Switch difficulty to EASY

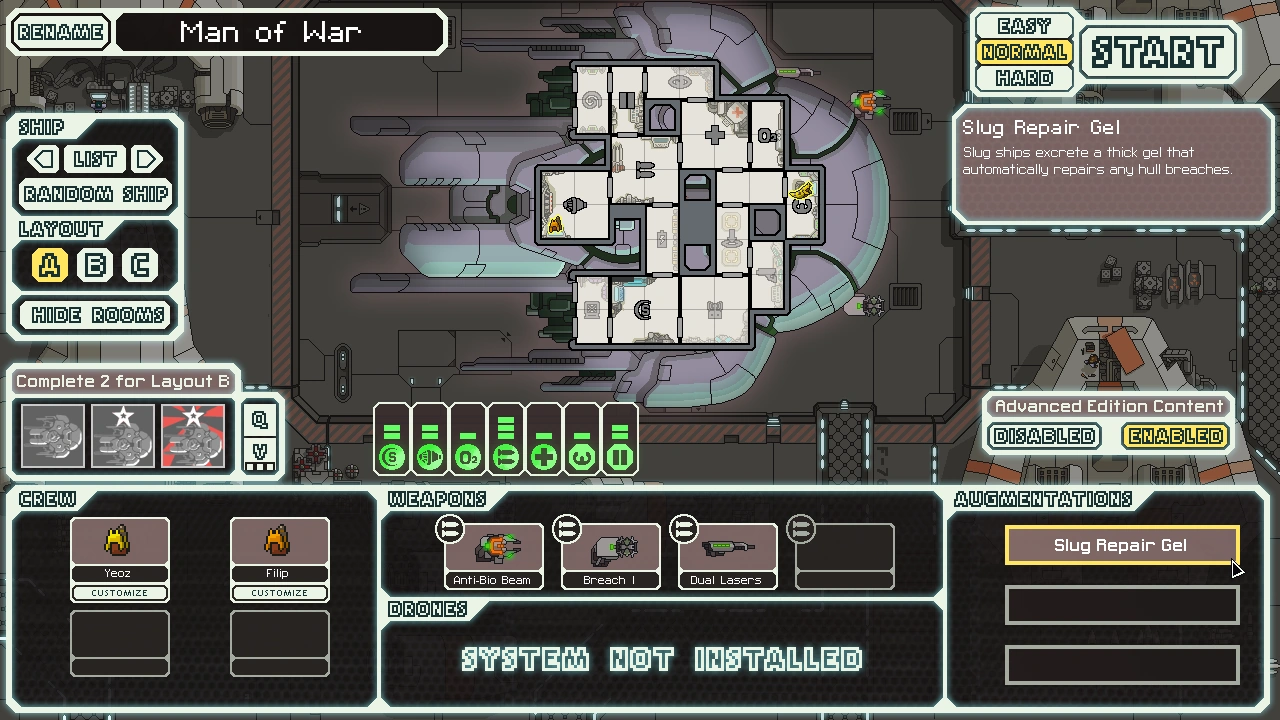pyautogui.click(x=1023, y=25)
